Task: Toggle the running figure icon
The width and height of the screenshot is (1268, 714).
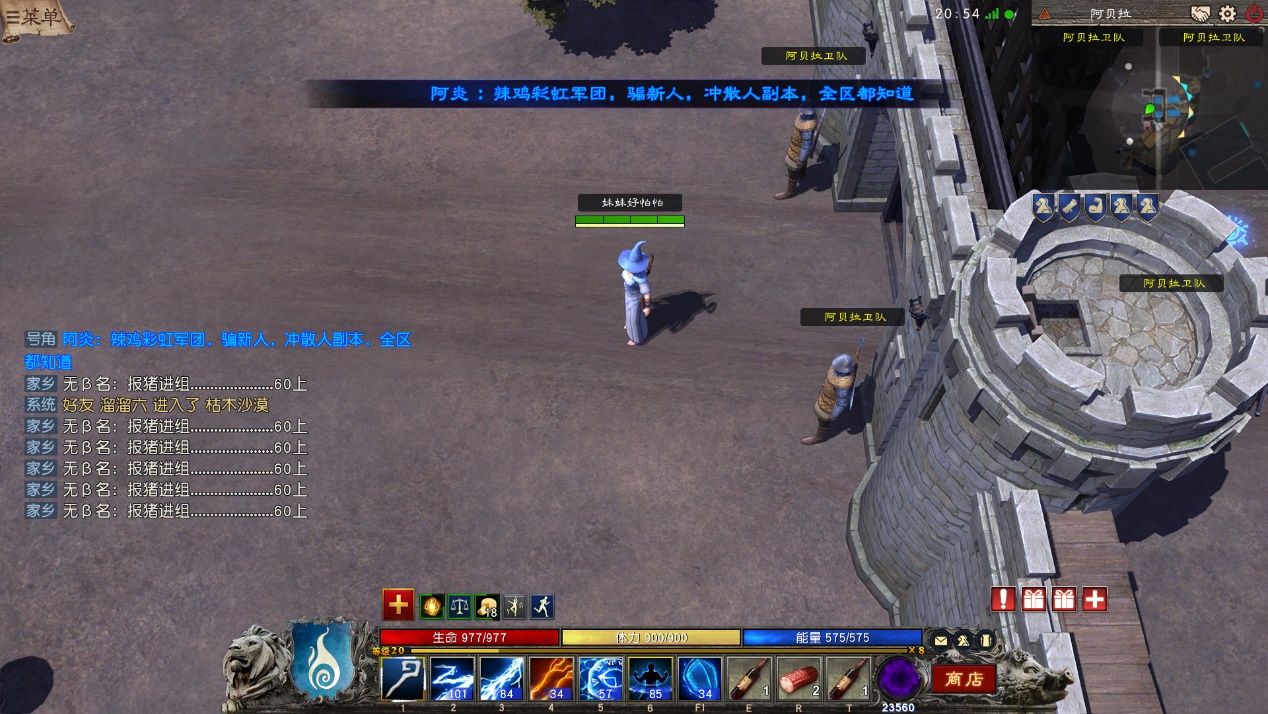Action: (x=542, y=606)
